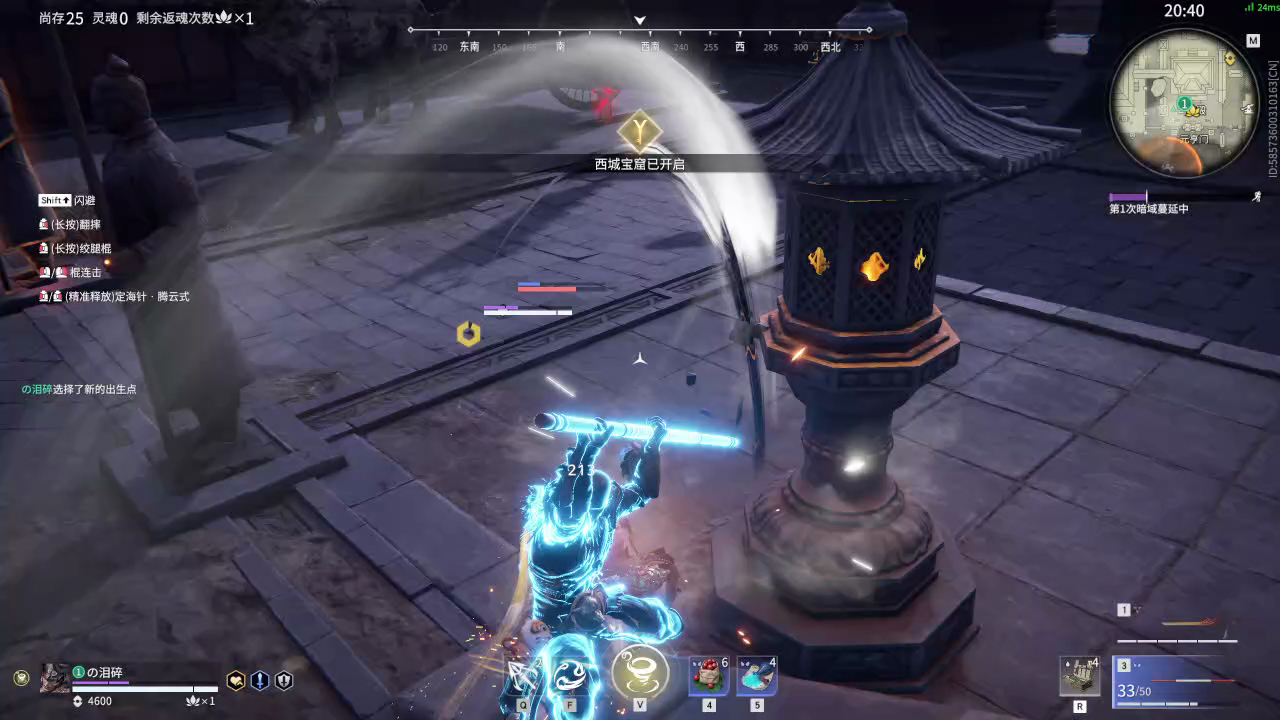Click the player portrait for の泪碎
The image size is (1280, 720).
pos(54,679)
